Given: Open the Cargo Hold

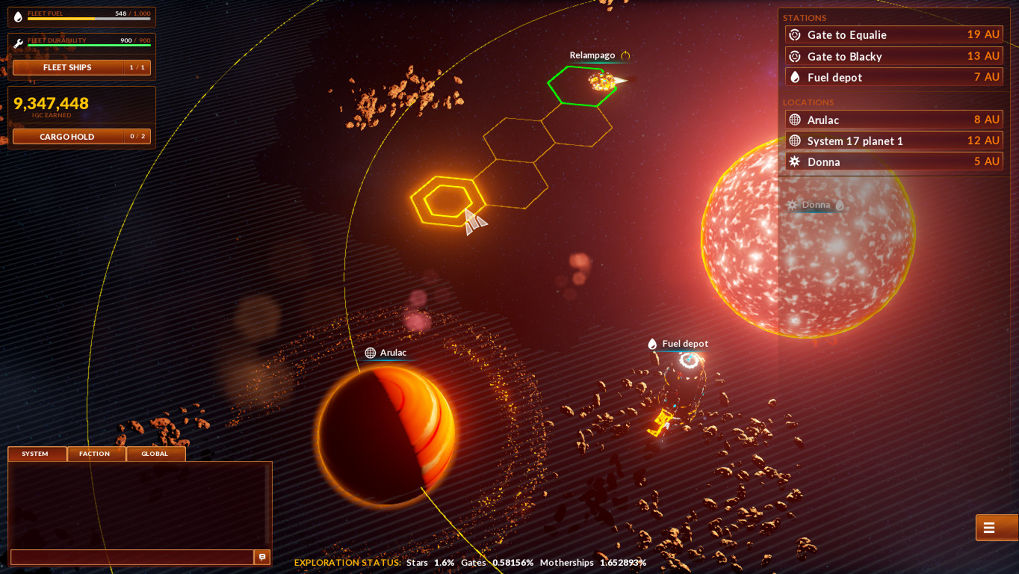Looking at the screenshot, I should pos(81,137).
